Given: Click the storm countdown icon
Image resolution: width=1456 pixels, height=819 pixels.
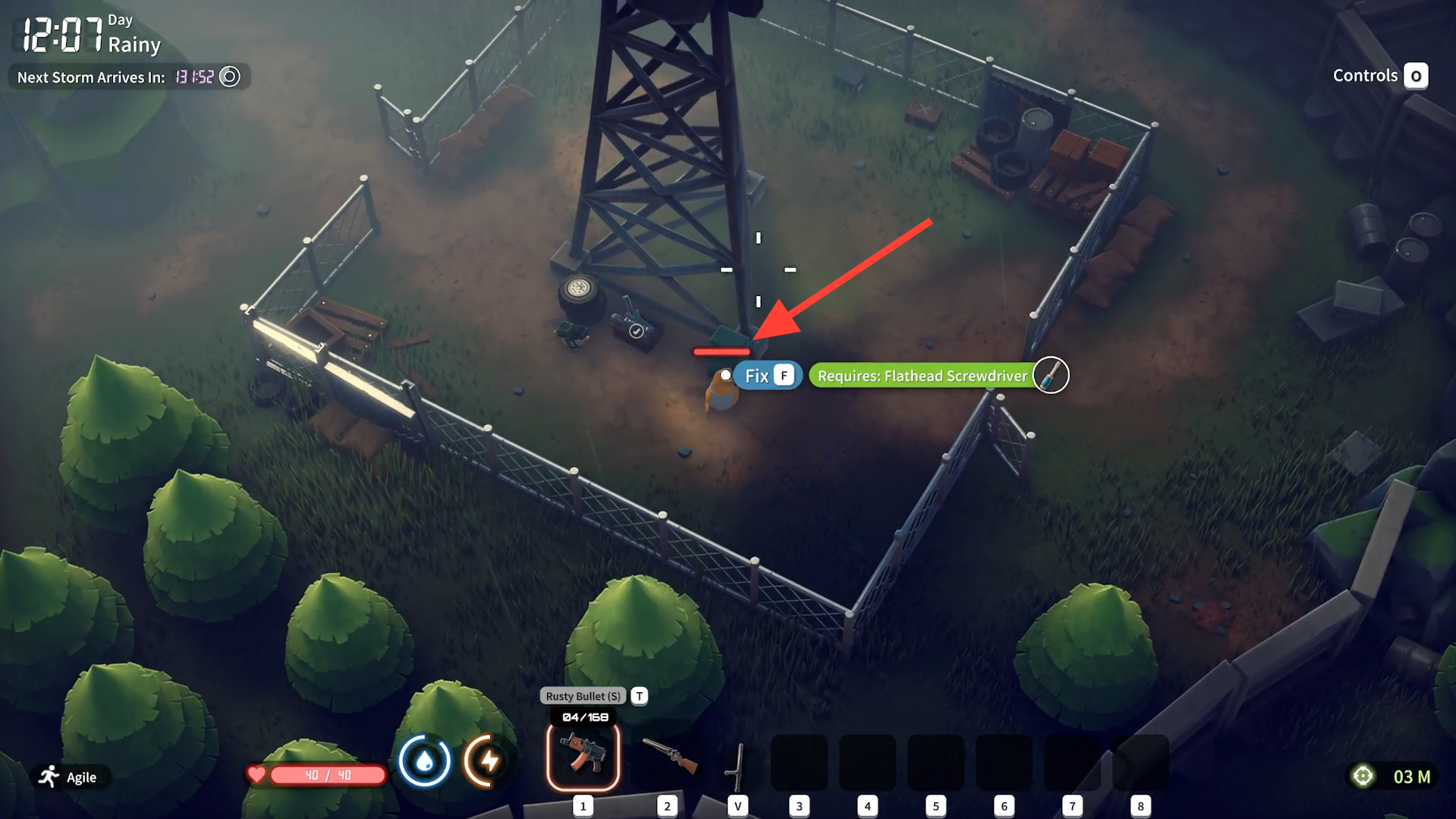Looking at the screenshot, I should pyautogui.click(x=229, y=77).
